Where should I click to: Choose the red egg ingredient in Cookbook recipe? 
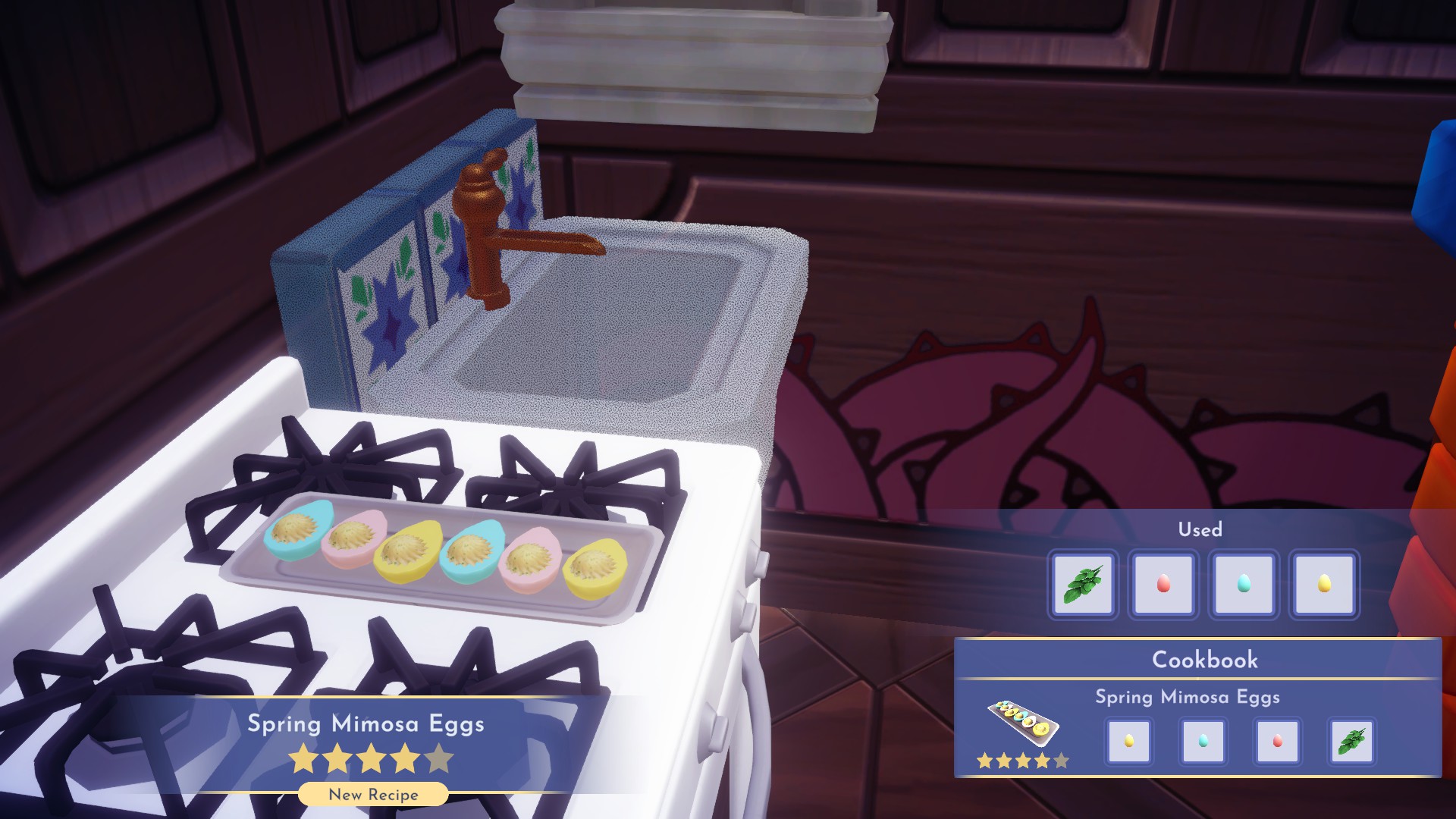(1277, 741)
